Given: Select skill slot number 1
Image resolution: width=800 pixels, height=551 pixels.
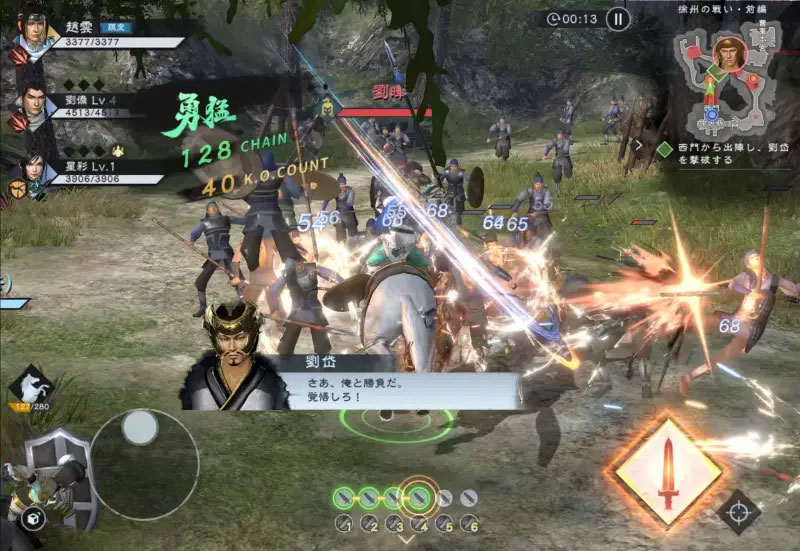Looking at the screenshot, I should [x=343, y=523].
